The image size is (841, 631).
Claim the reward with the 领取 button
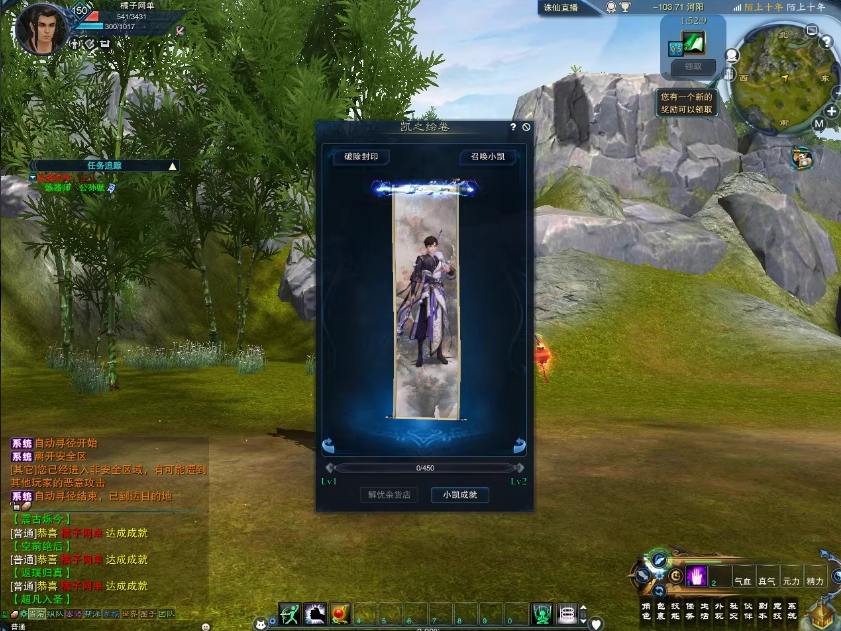pos(693,67)
